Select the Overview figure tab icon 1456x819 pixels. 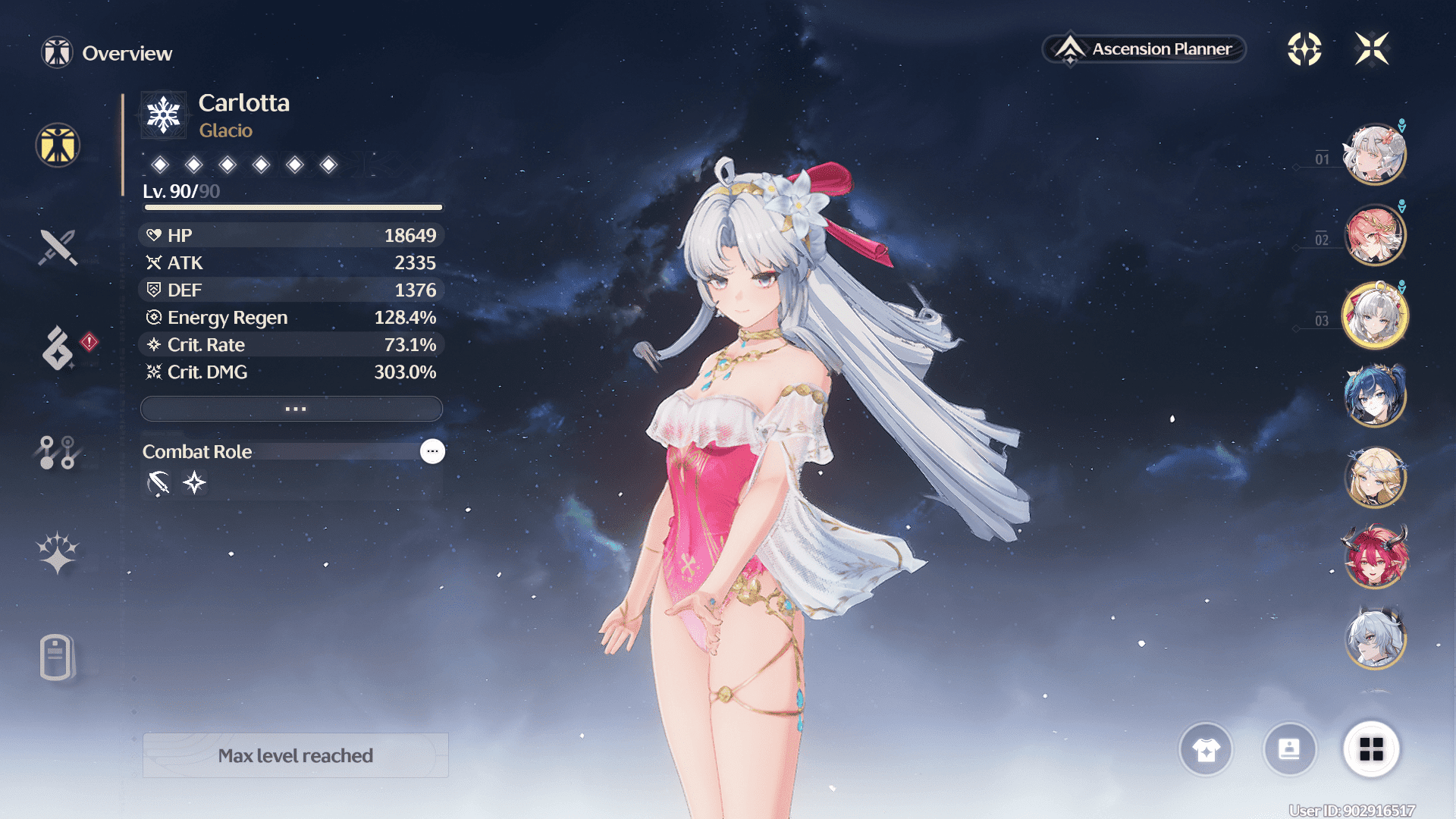pos(58,145)
